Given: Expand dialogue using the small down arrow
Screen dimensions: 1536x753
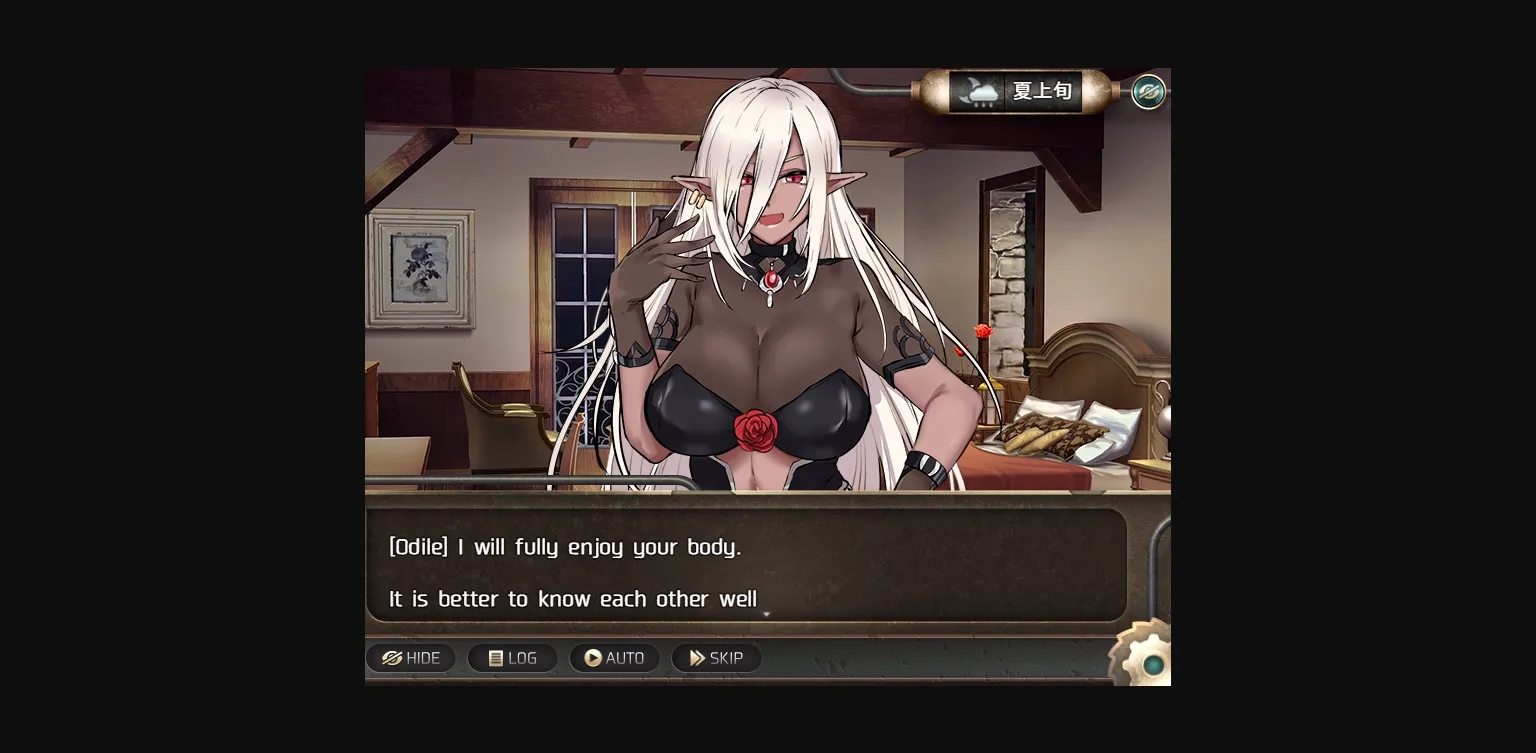Looking at the screenshot, I should [766, 615].
